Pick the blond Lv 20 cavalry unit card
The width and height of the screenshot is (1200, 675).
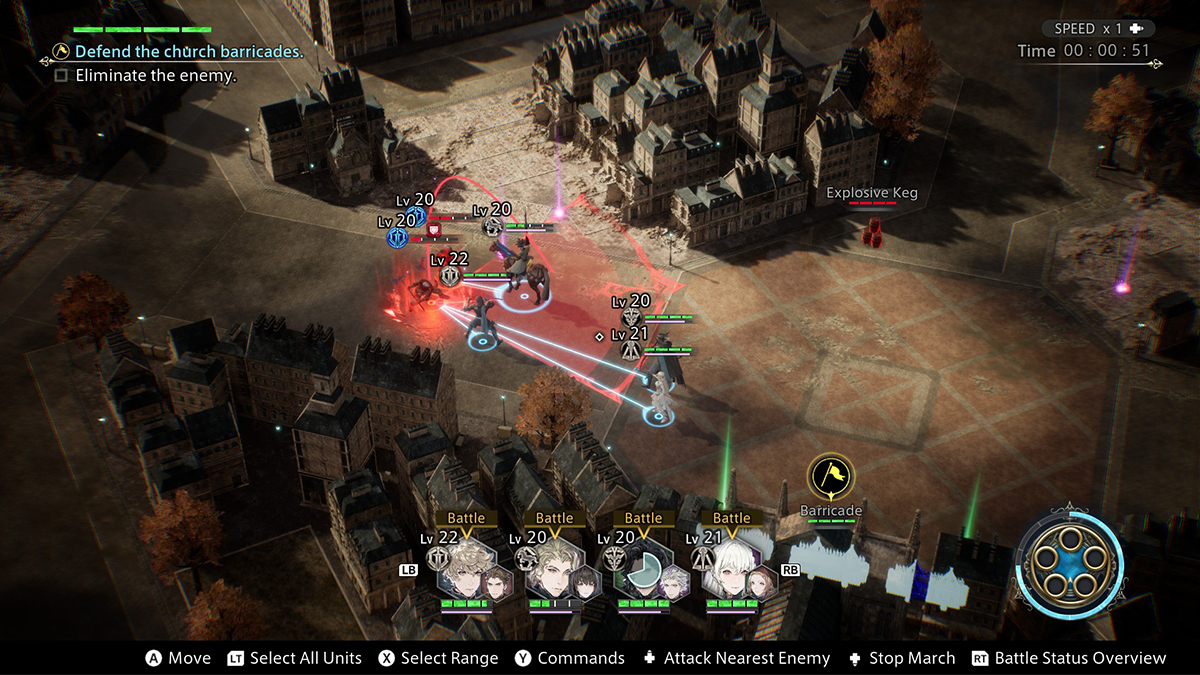(553, 570)
